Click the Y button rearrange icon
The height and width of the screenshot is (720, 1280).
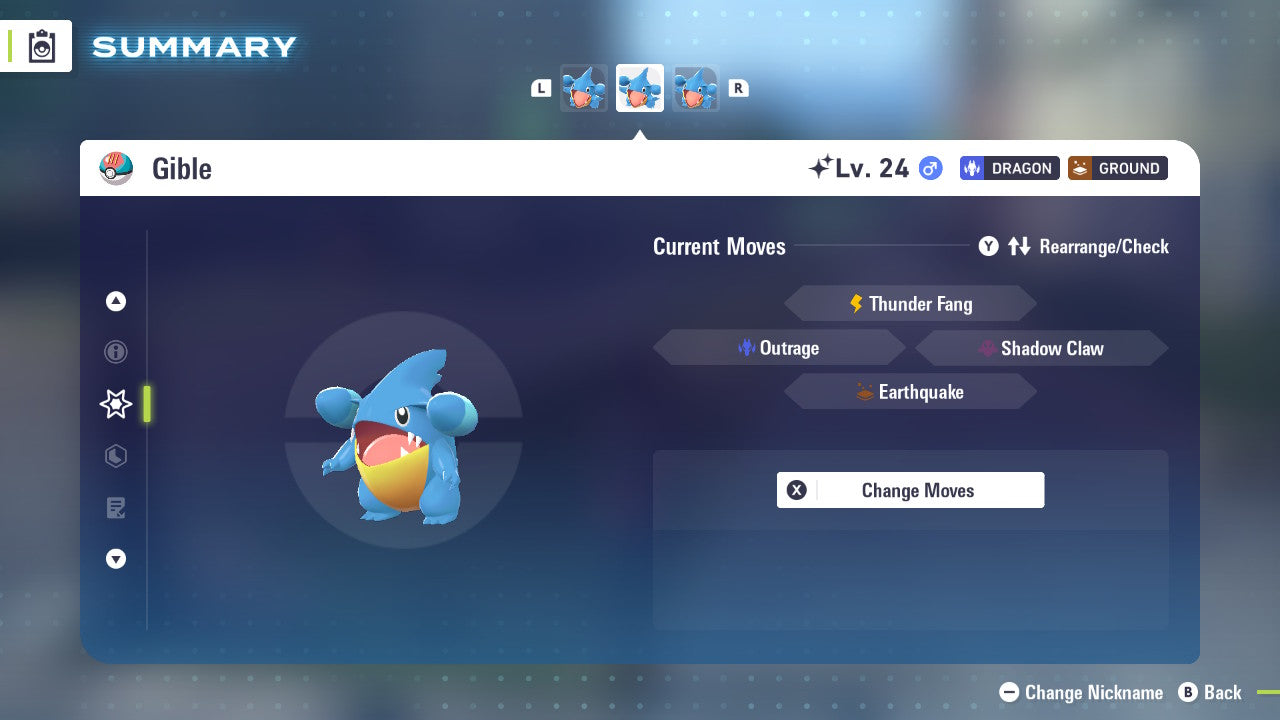point(988,246)
